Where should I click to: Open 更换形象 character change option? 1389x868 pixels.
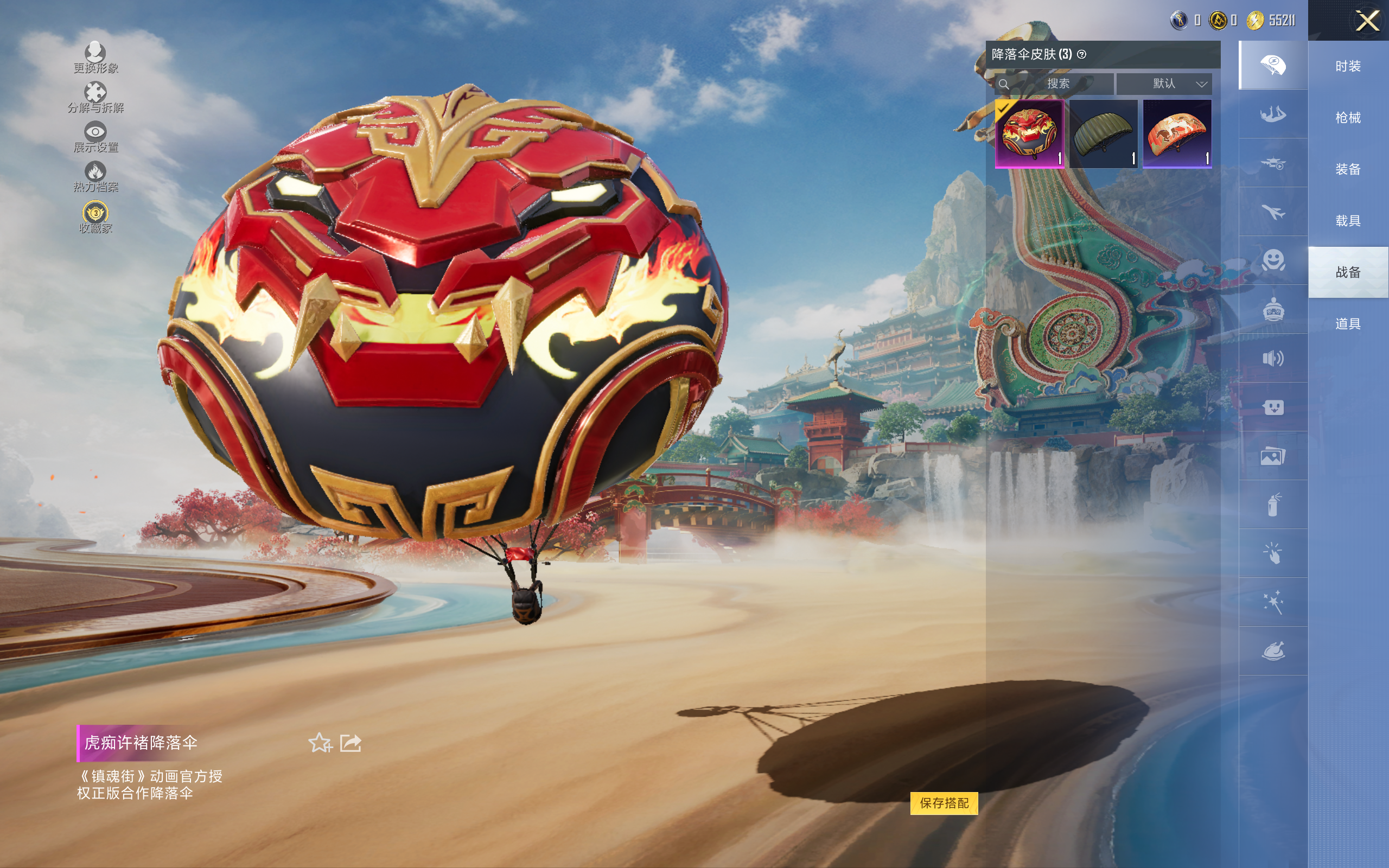[95, 57]
